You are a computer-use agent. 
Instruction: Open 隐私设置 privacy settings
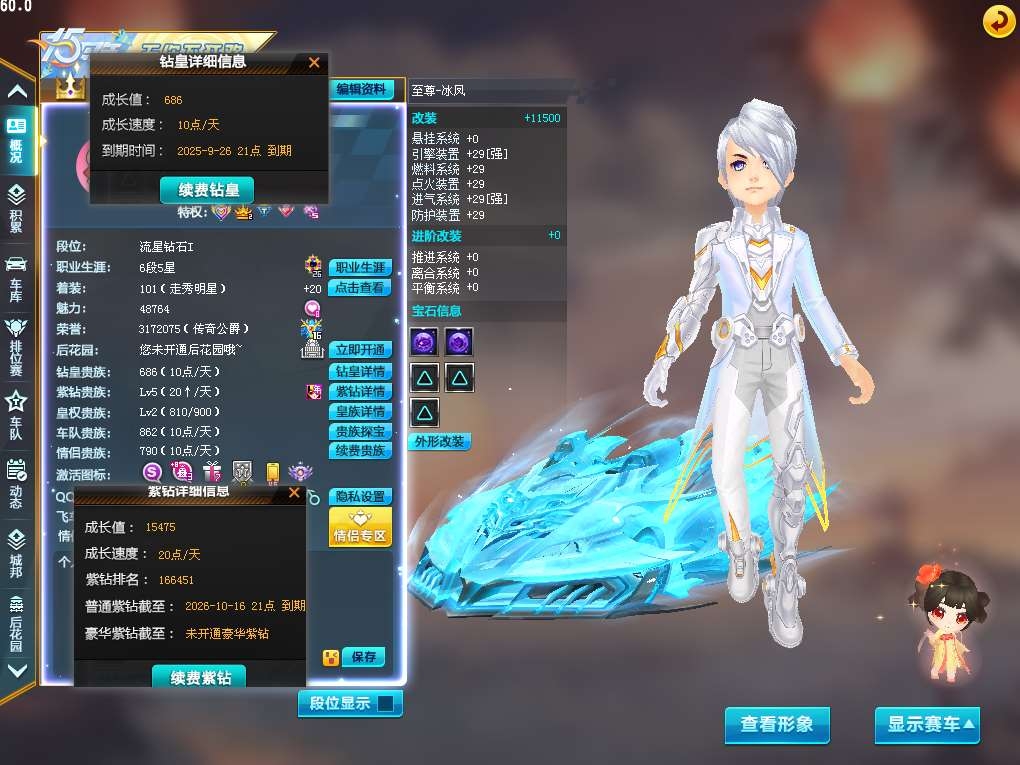tap(360, 497)
